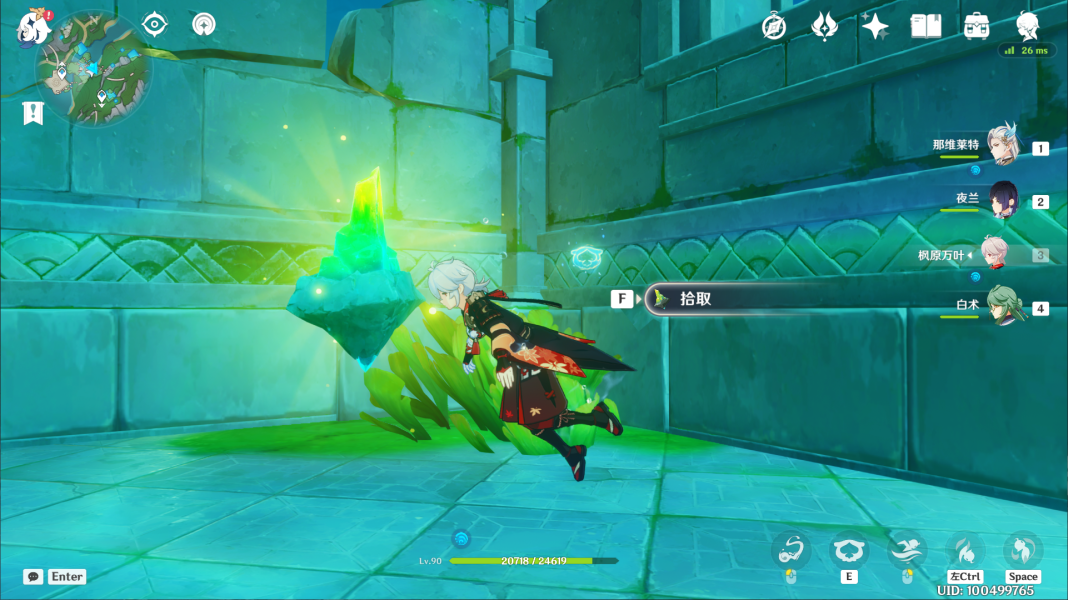Open the inventory backpack icon
The width and height of the screenshot is (1068, 600).
977,26
